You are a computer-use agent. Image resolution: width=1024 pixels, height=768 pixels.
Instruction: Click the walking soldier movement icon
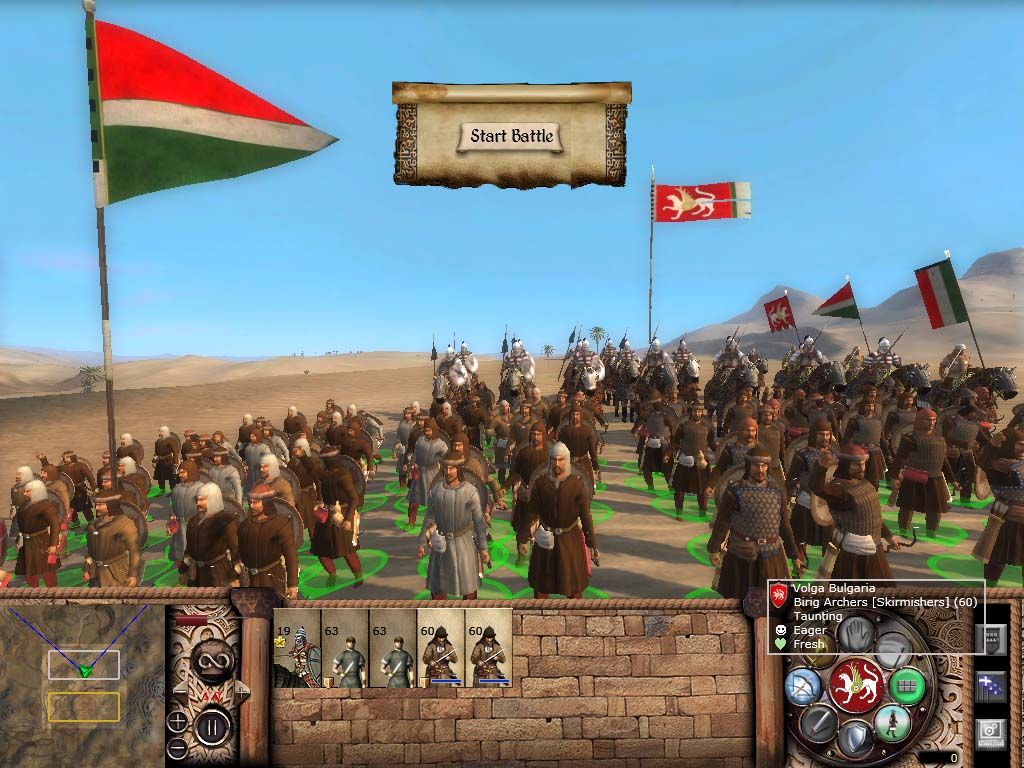(x=891, y=722)
